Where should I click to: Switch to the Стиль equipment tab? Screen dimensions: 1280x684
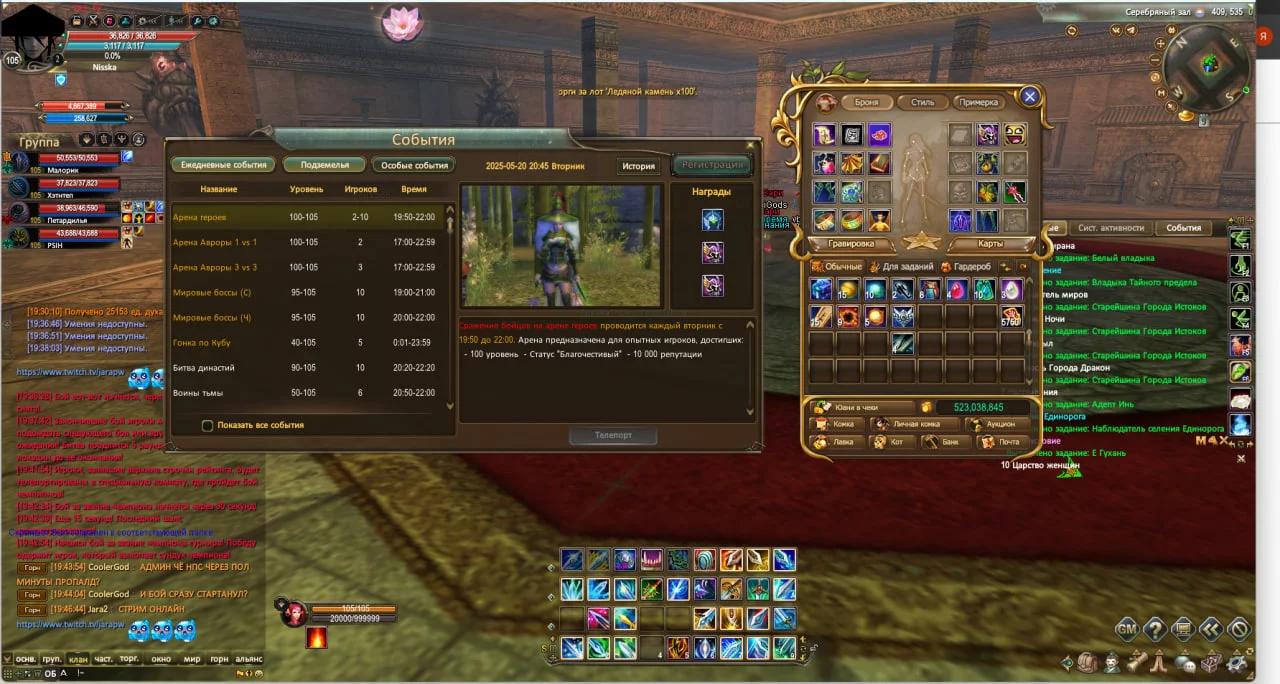tap(922, 102)
